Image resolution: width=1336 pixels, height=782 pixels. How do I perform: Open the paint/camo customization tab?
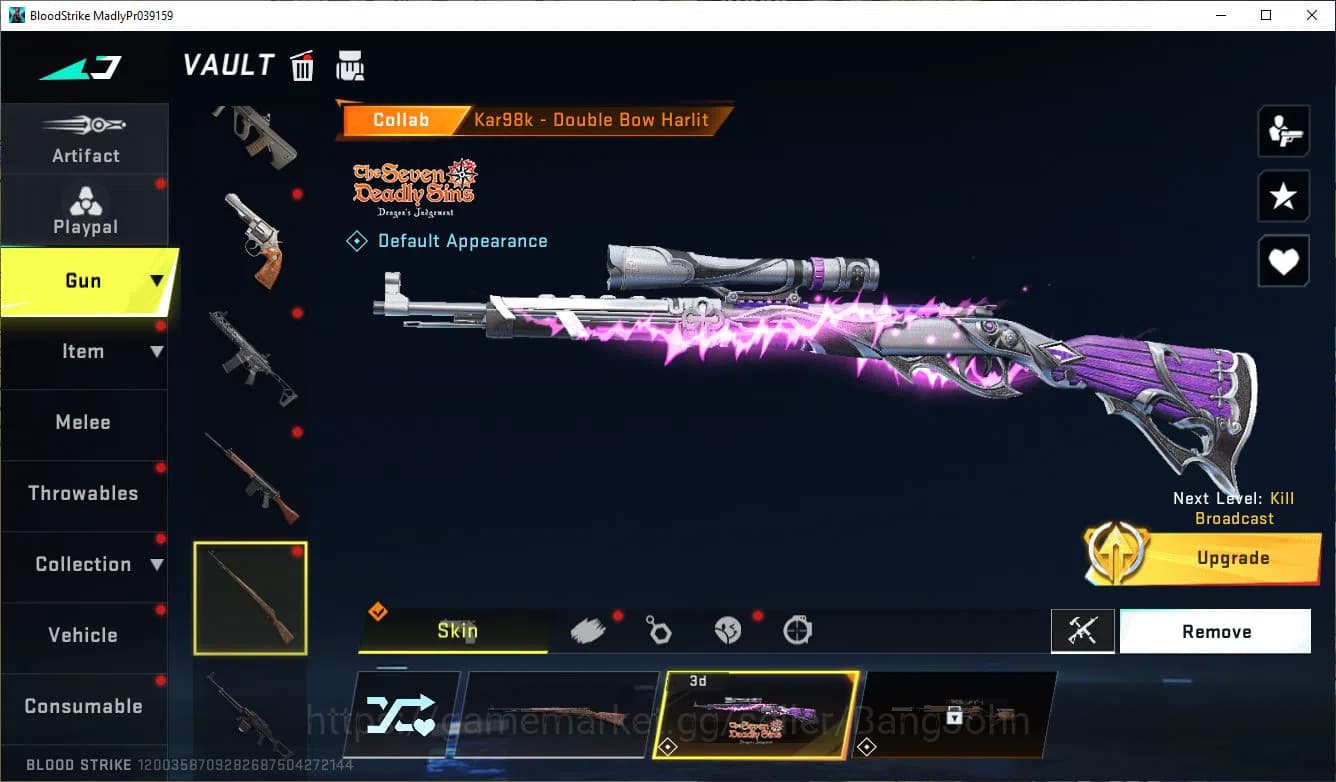coord(589,628)
